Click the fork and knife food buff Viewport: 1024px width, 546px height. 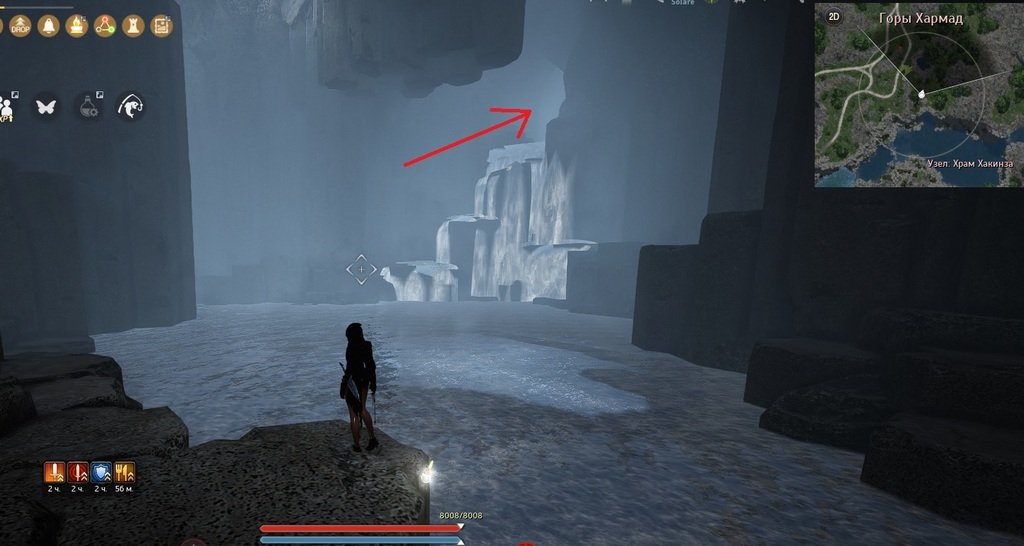[x=124, y=472]
